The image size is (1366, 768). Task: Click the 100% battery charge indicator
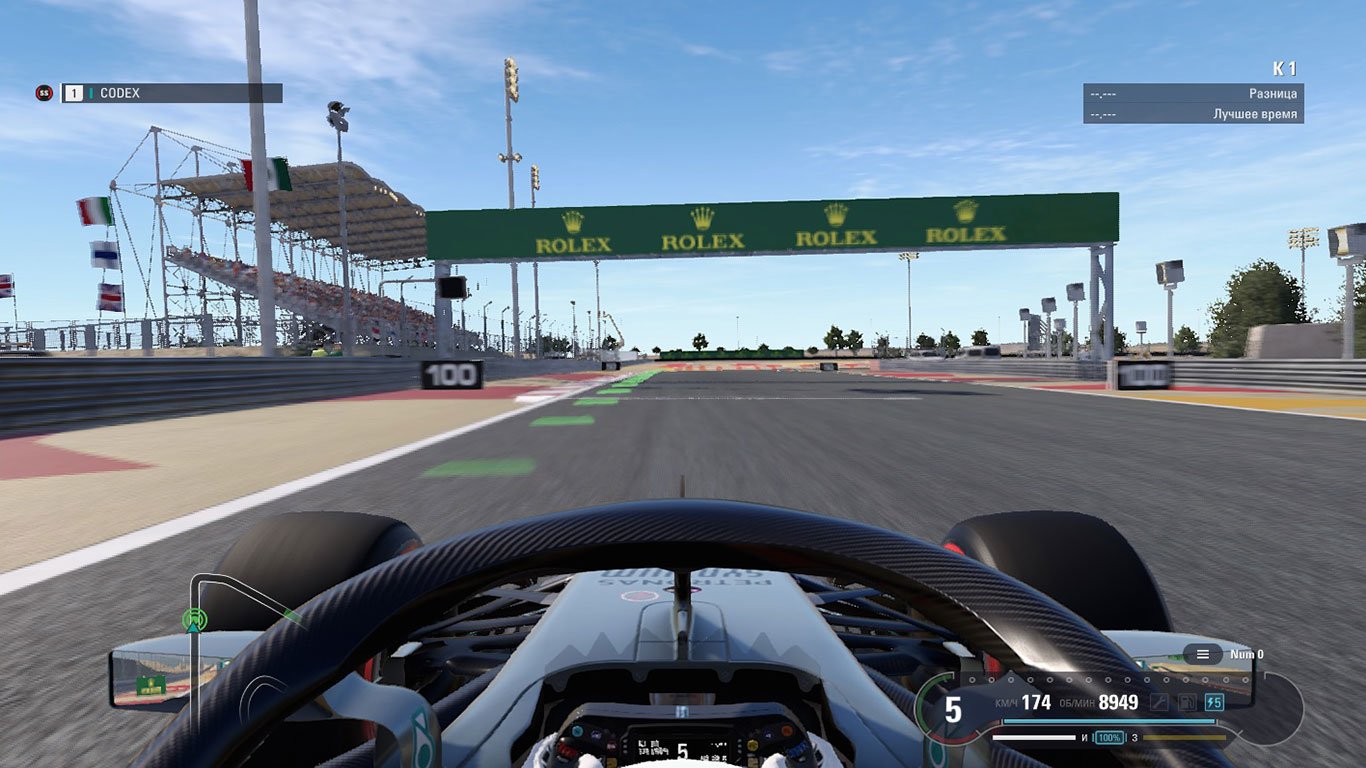point(1110,738)
